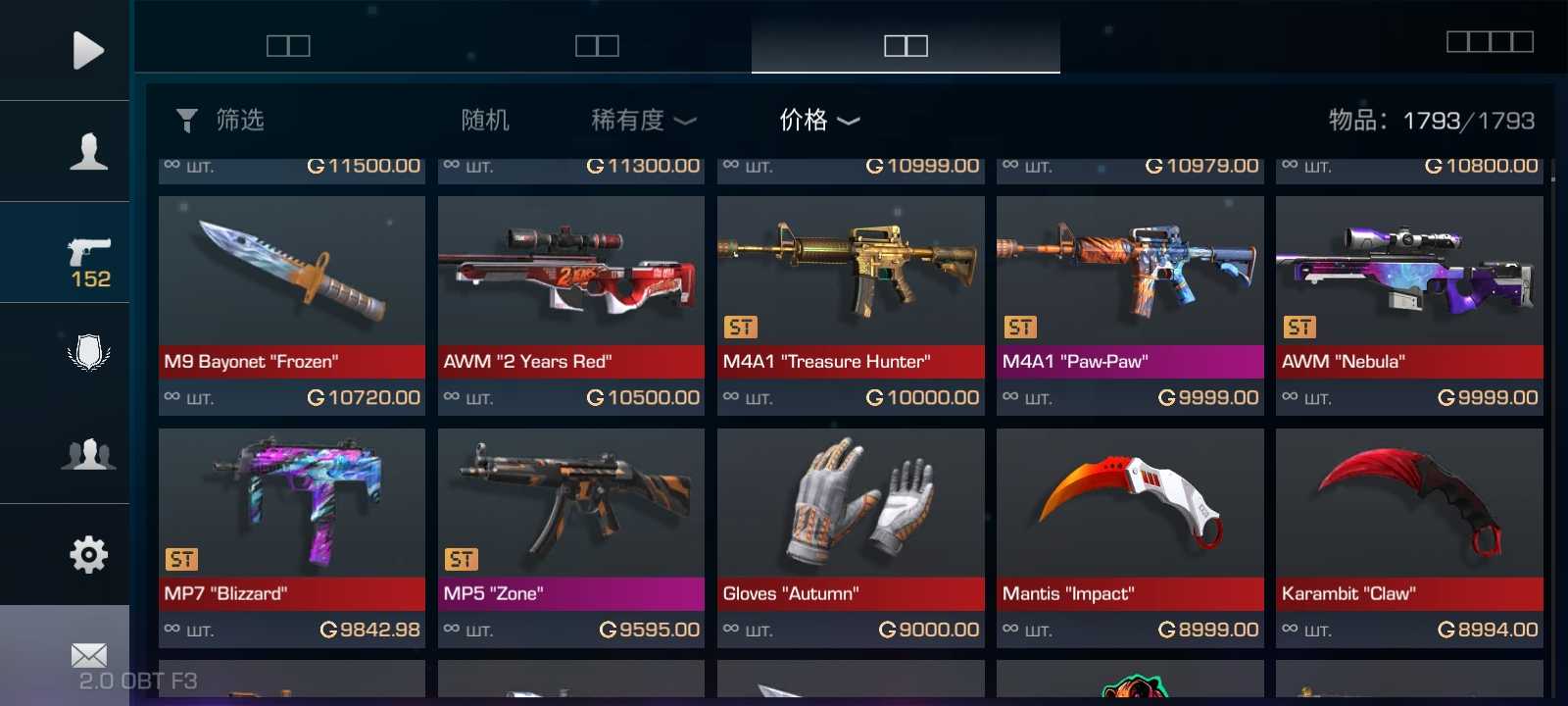Viewport: 1568px width, 706px height.
Task: Open the clan shield emblem section
Action: point(88,353)
